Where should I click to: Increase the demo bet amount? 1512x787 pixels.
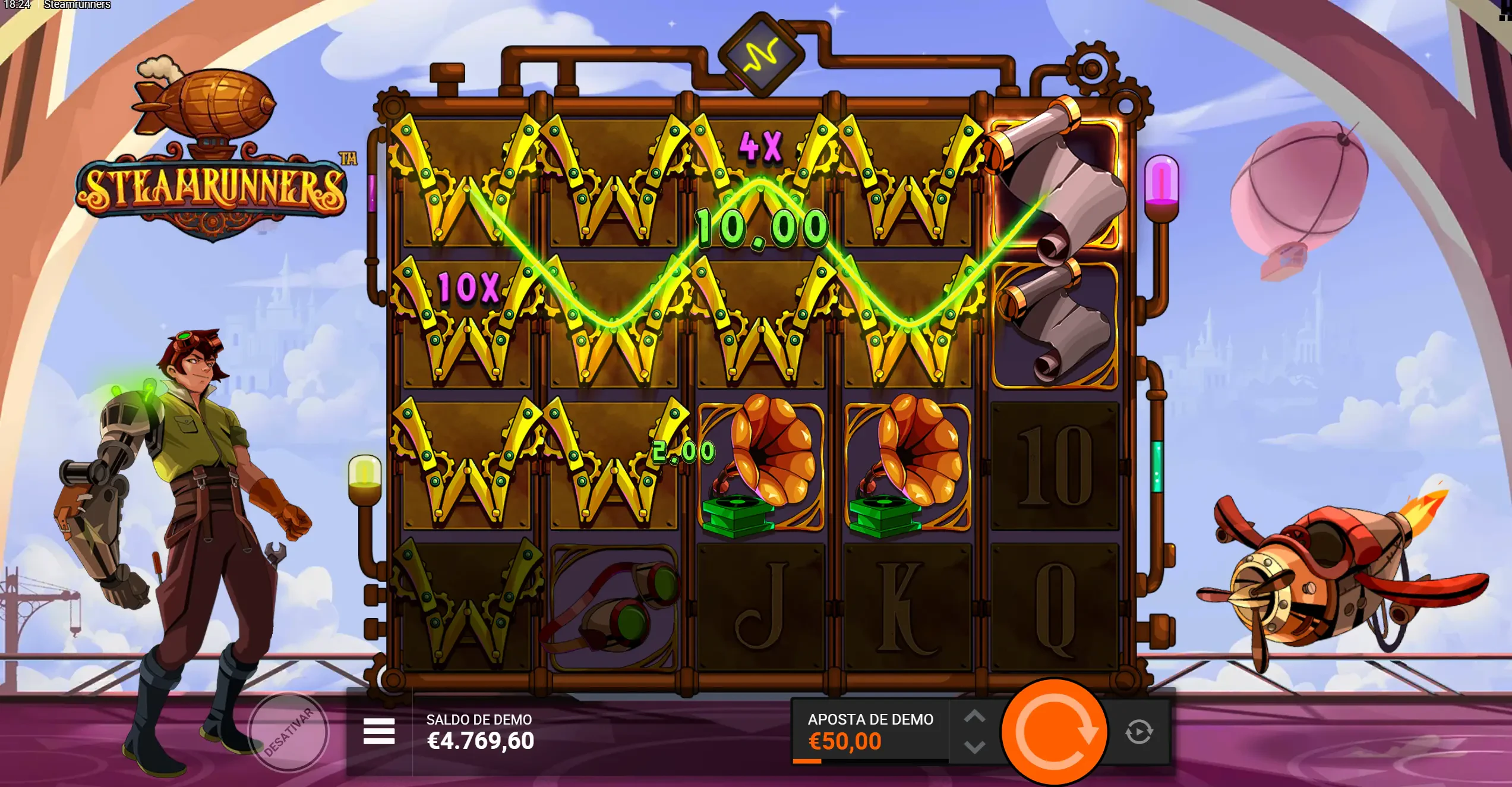tap(974, 717)
